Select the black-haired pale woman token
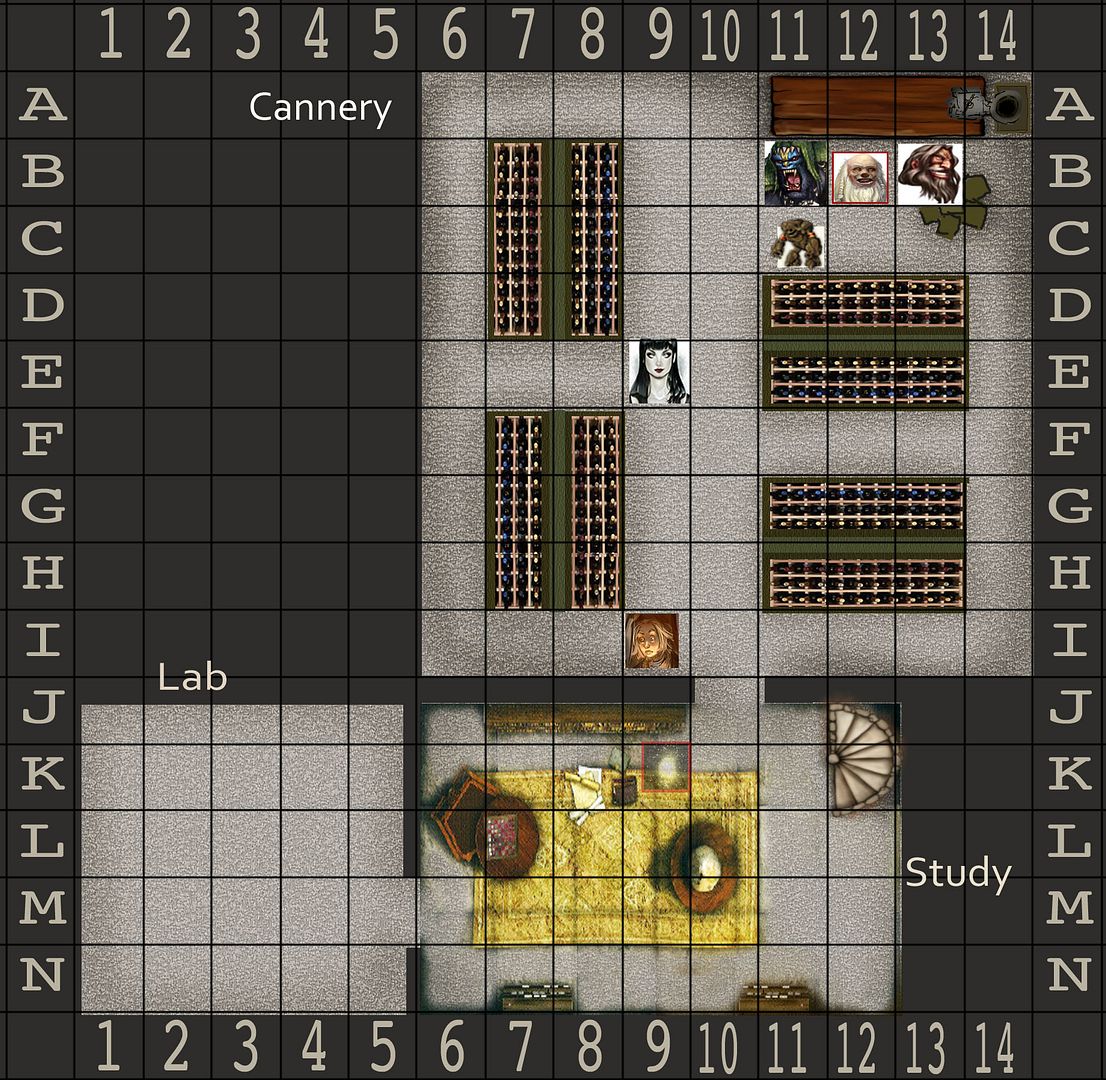Viewport: 1106px width, 1080px height. pyautogui.click(x=659, y=372)
